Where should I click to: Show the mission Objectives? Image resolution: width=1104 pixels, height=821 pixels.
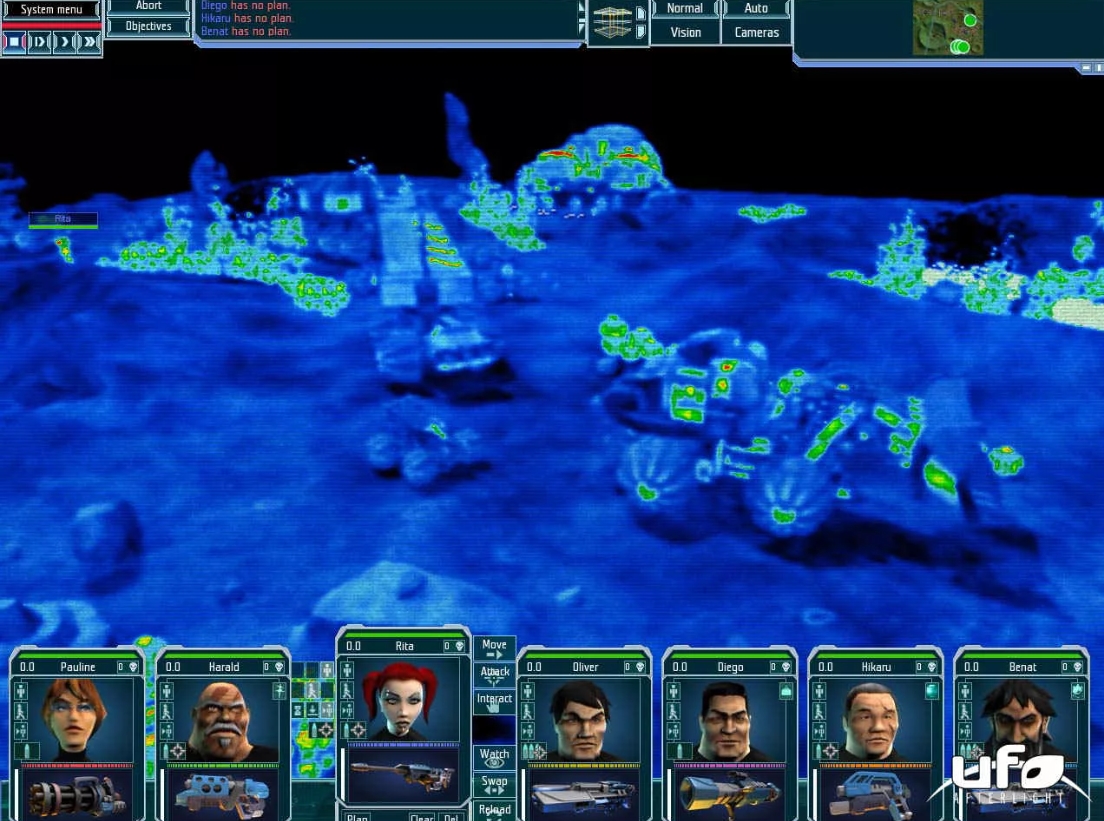(x=148, y=26)
